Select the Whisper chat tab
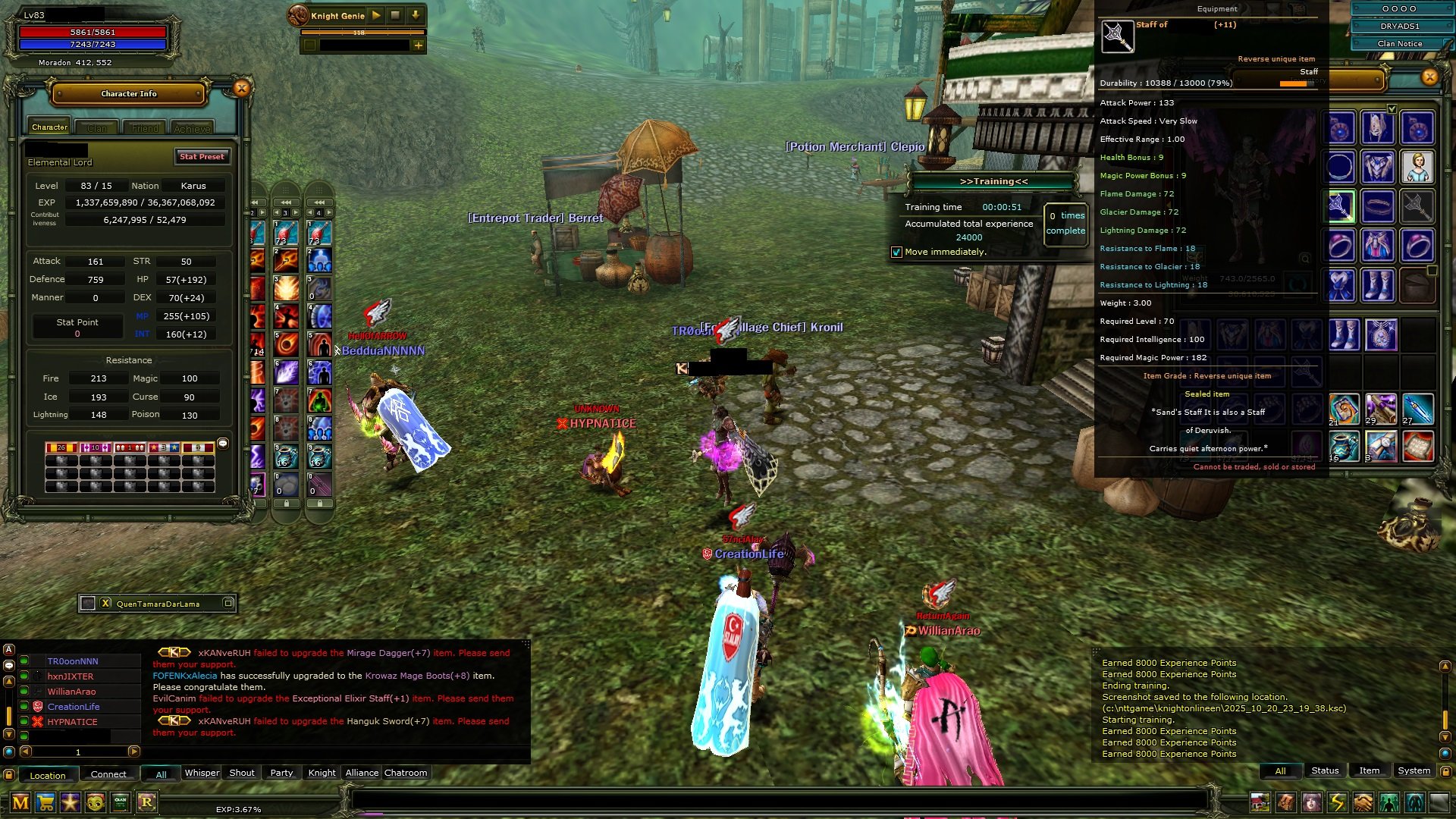 (202, 773)
